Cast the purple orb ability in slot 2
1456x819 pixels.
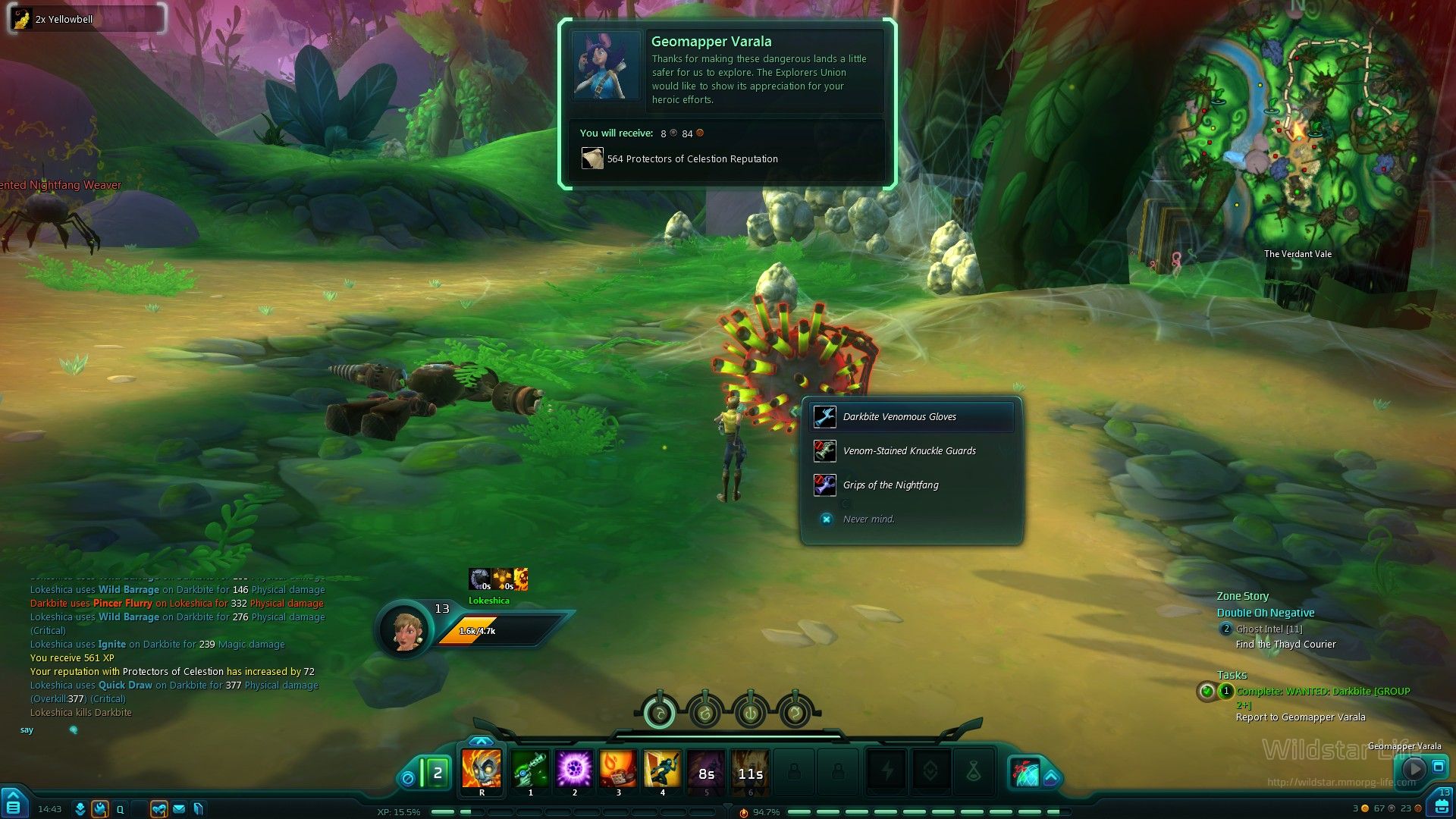[574, 770]
